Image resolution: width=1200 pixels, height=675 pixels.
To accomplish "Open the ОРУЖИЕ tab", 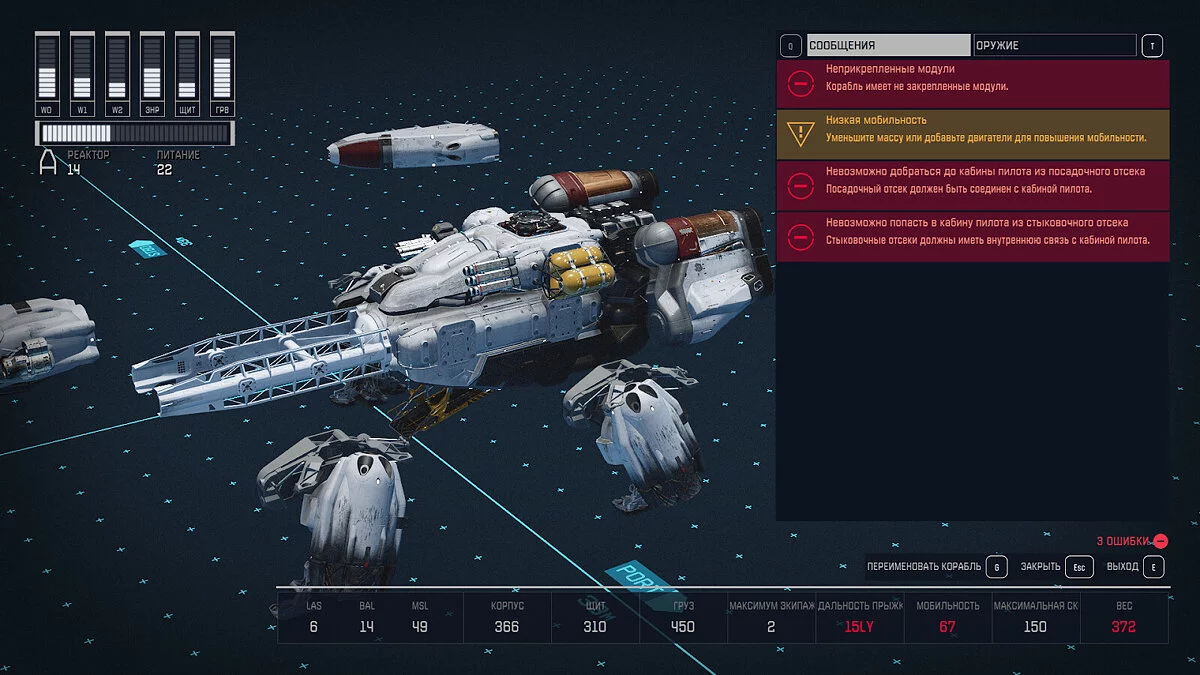I will coord(1055,45).
